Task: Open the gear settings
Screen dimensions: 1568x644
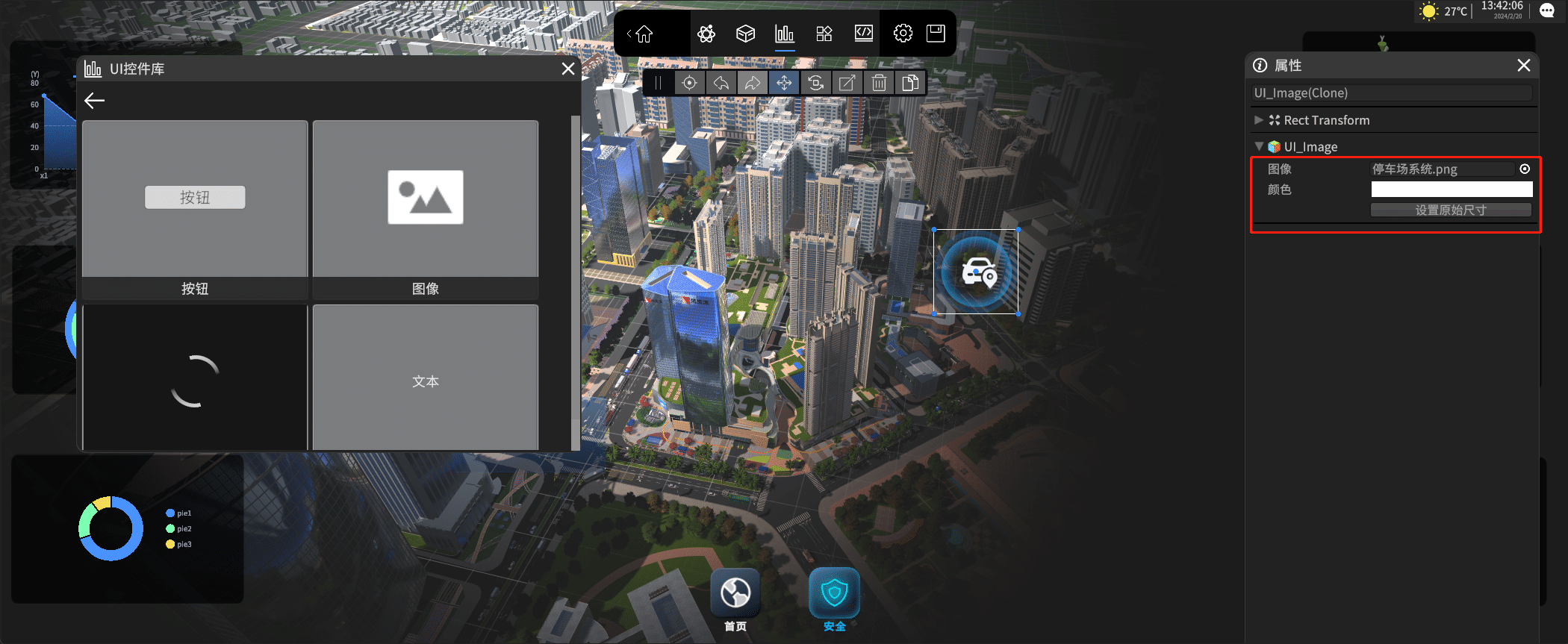Action: 903,34
